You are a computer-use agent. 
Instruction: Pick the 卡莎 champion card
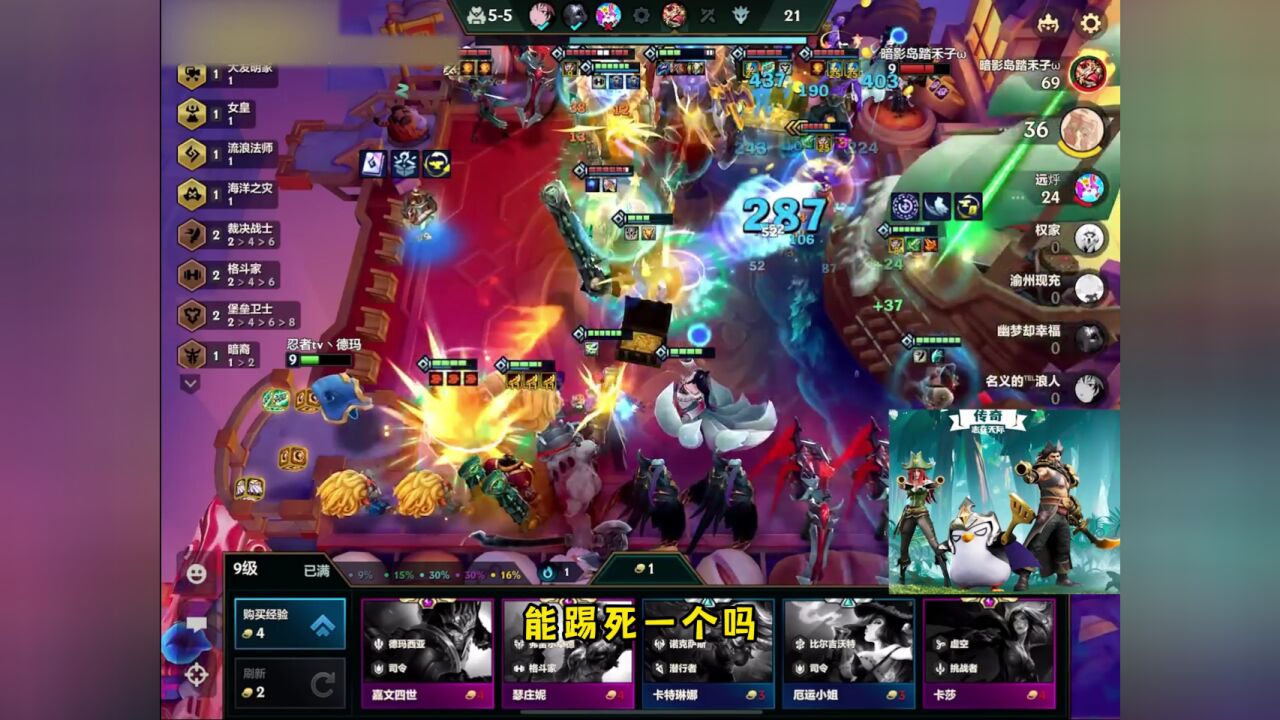(988, 654)
